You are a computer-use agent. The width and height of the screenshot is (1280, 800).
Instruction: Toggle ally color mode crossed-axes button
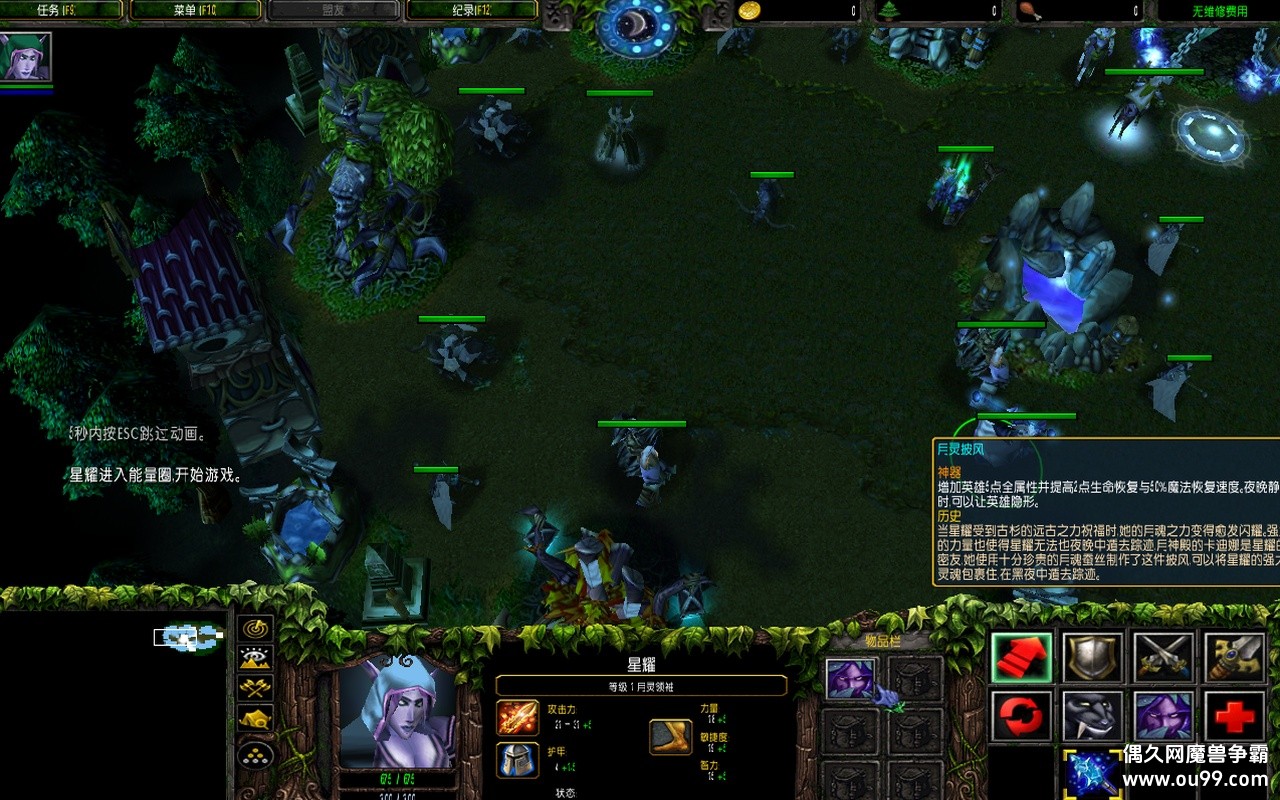[x=258, y=688]
